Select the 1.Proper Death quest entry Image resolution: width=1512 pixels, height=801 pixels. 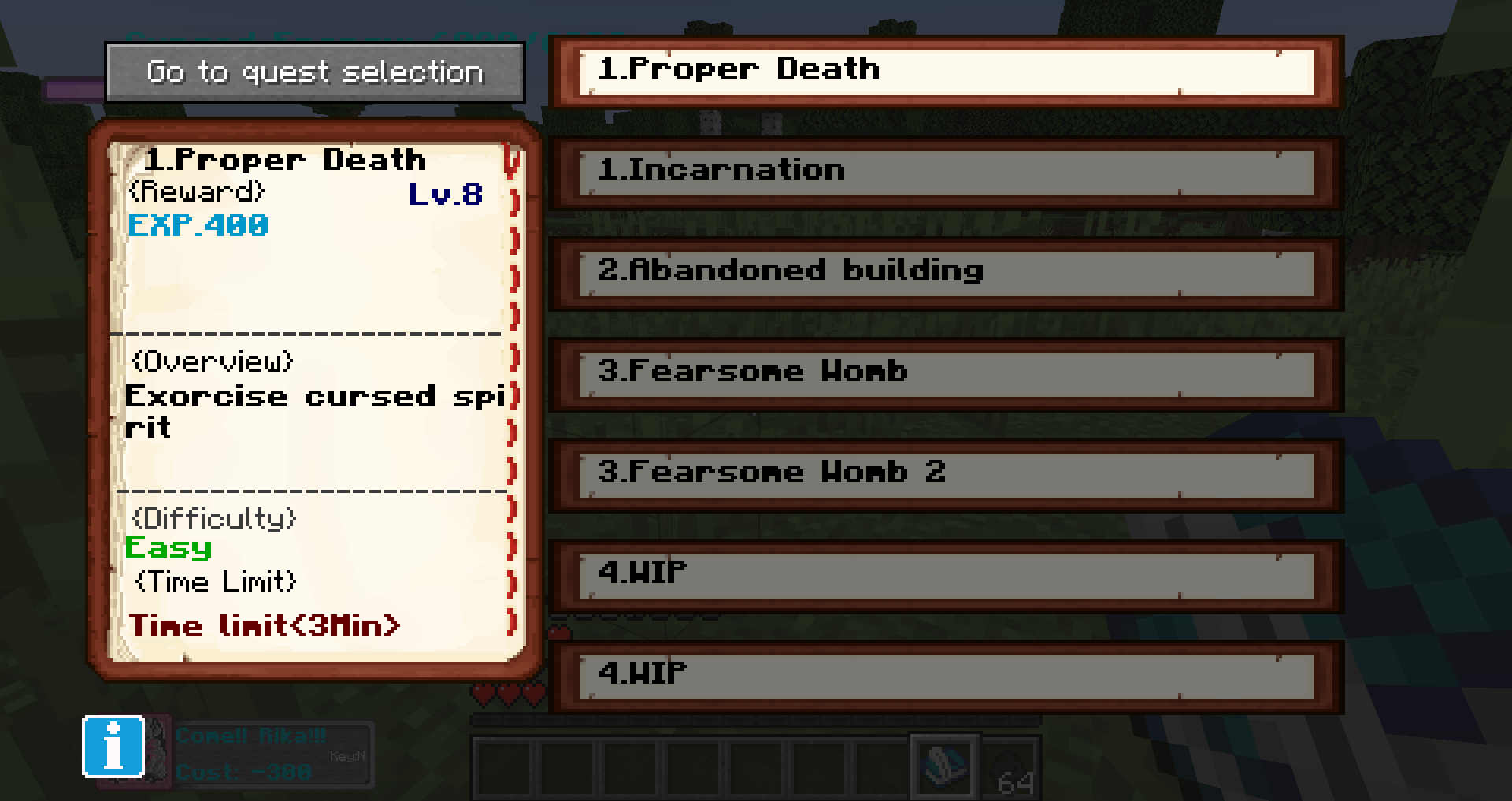coord(945,69)
